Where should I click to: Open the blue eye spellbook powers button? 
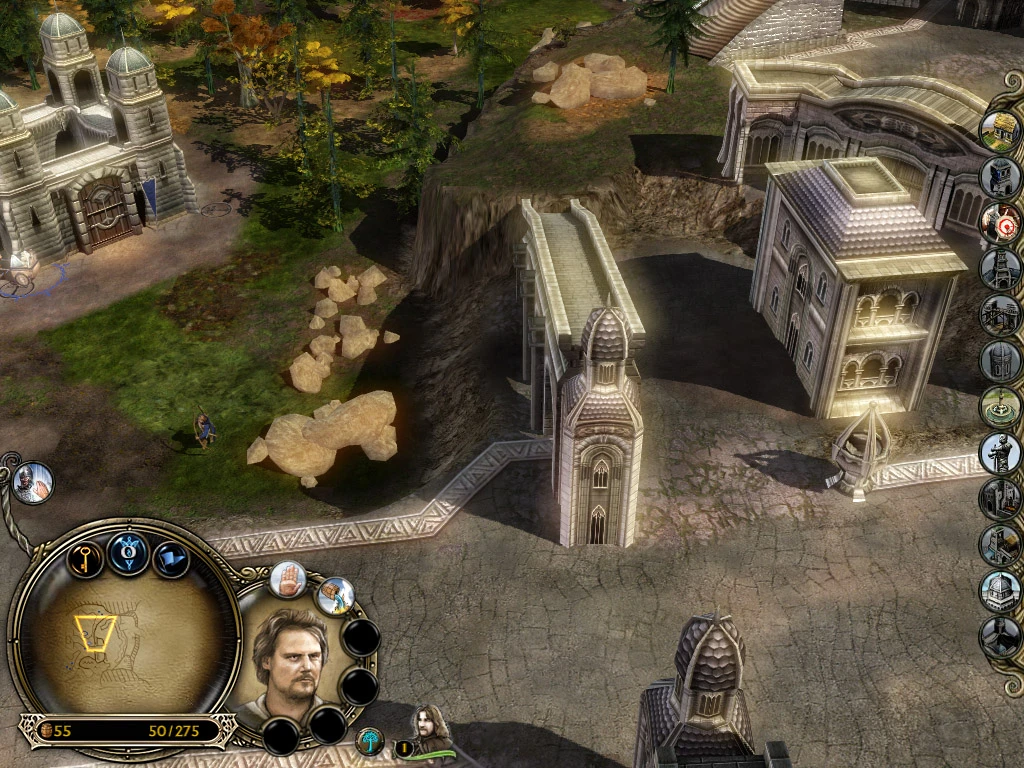[129, 552]
